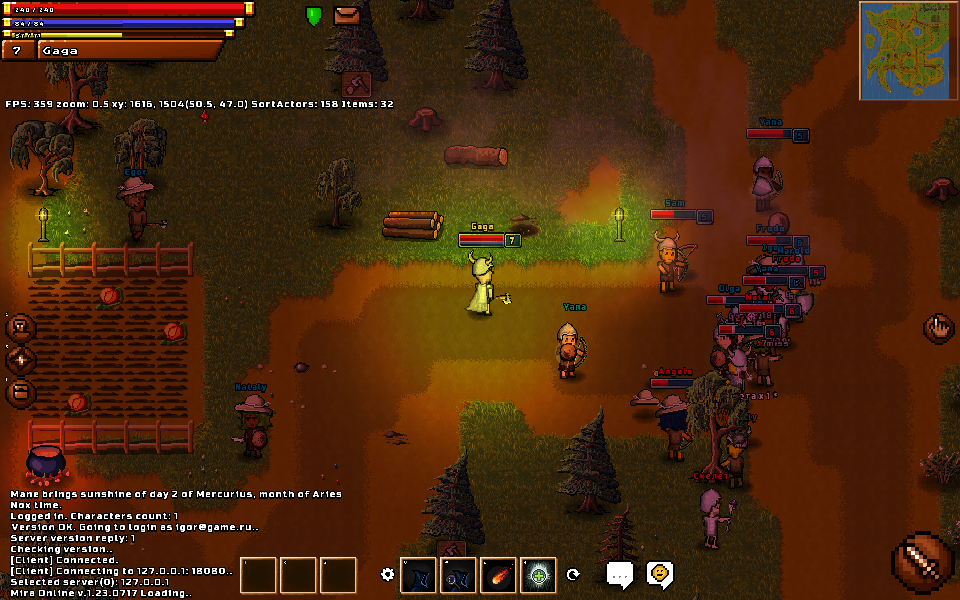Activate the hooded figure skill
Image resolution: width=960 pixels, height=600 pixels.
pyautogui.click(x=418, y=575)
